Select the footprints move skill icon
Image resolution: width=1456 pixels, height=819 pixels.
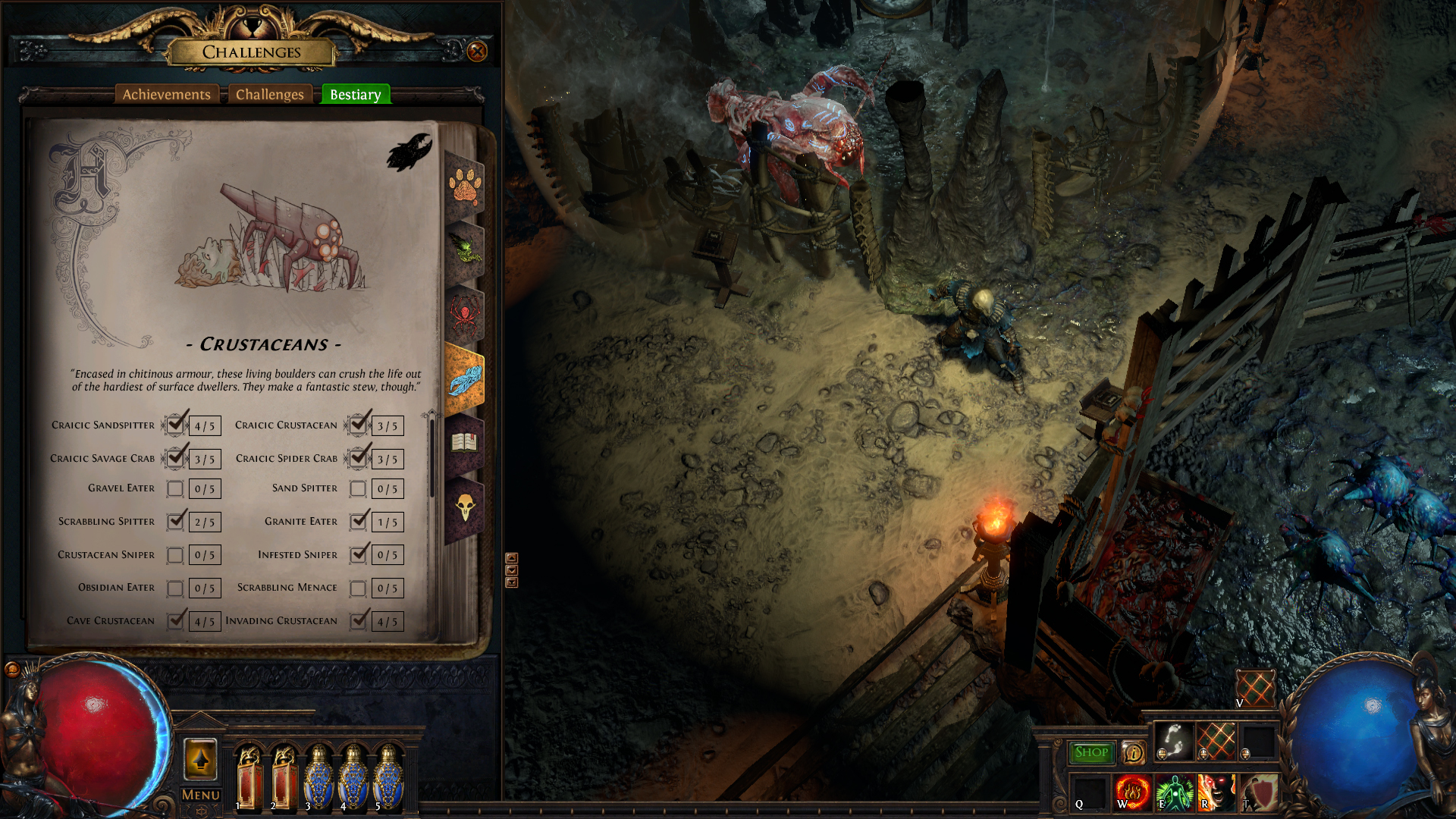pyautogui.click(x=1173, y=741)
